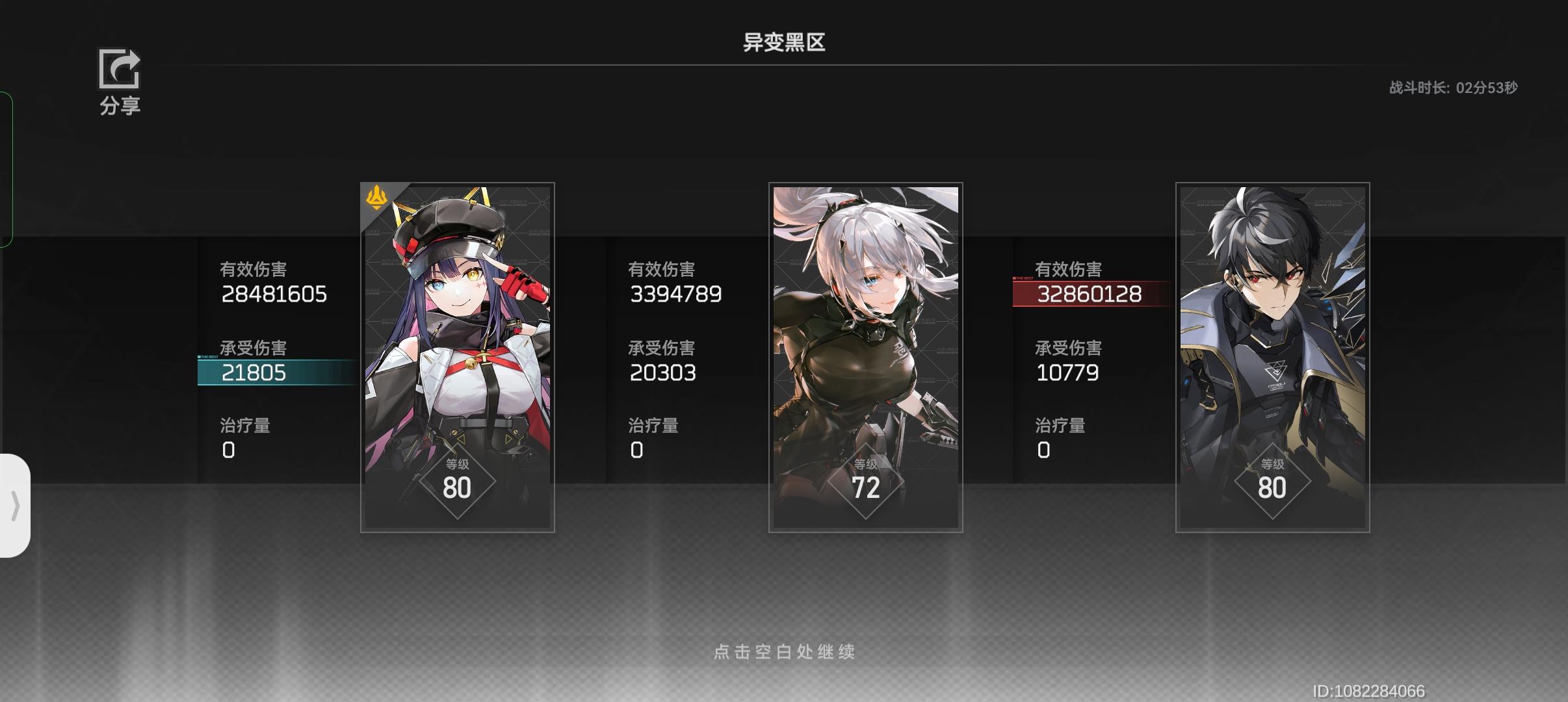Click the 分享 share icon
The image size is (1568, 702).
point(120,70)
